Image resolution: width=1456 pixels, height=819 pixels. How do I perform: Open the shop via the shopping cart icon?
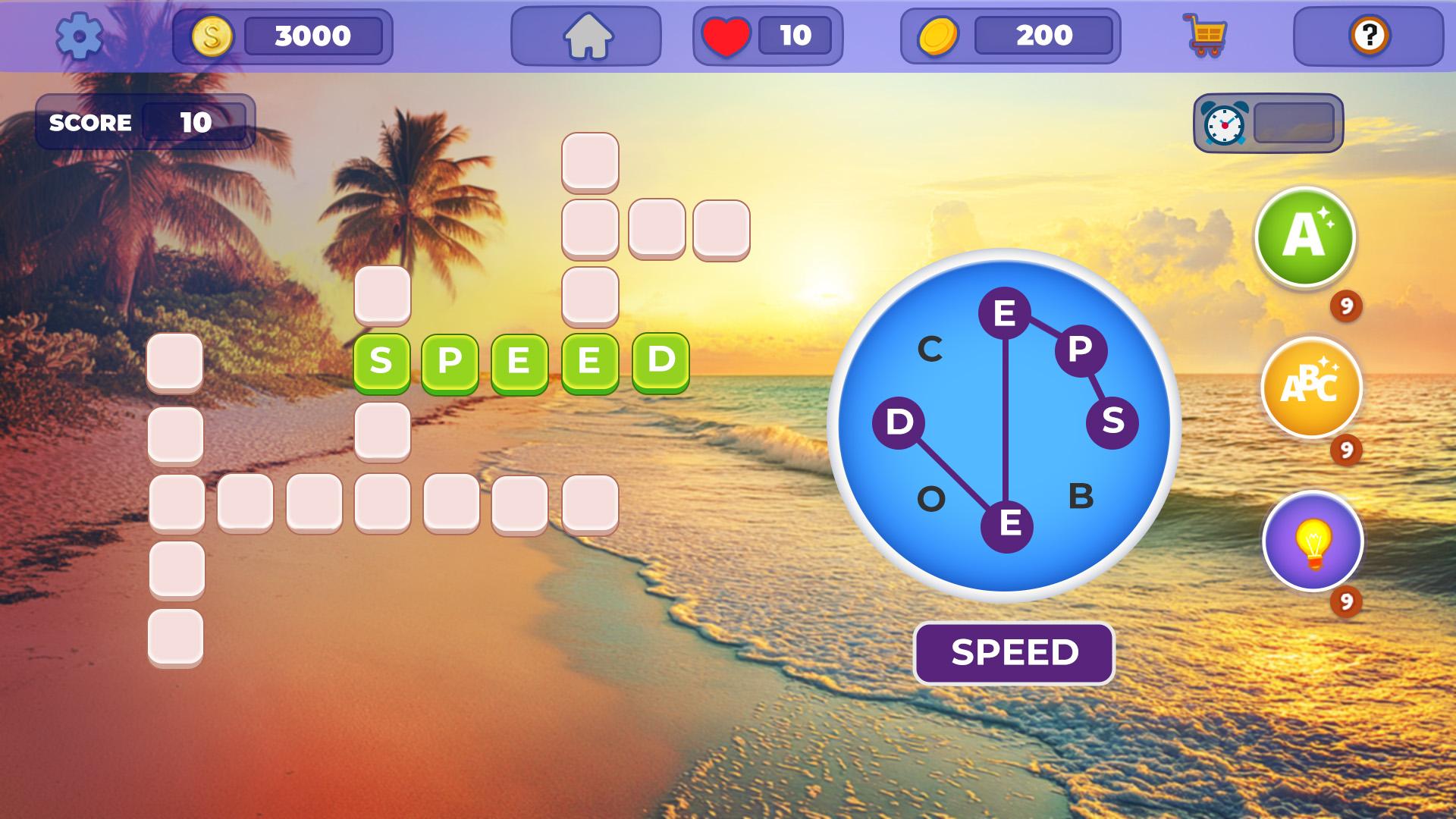coord(1207,36)
